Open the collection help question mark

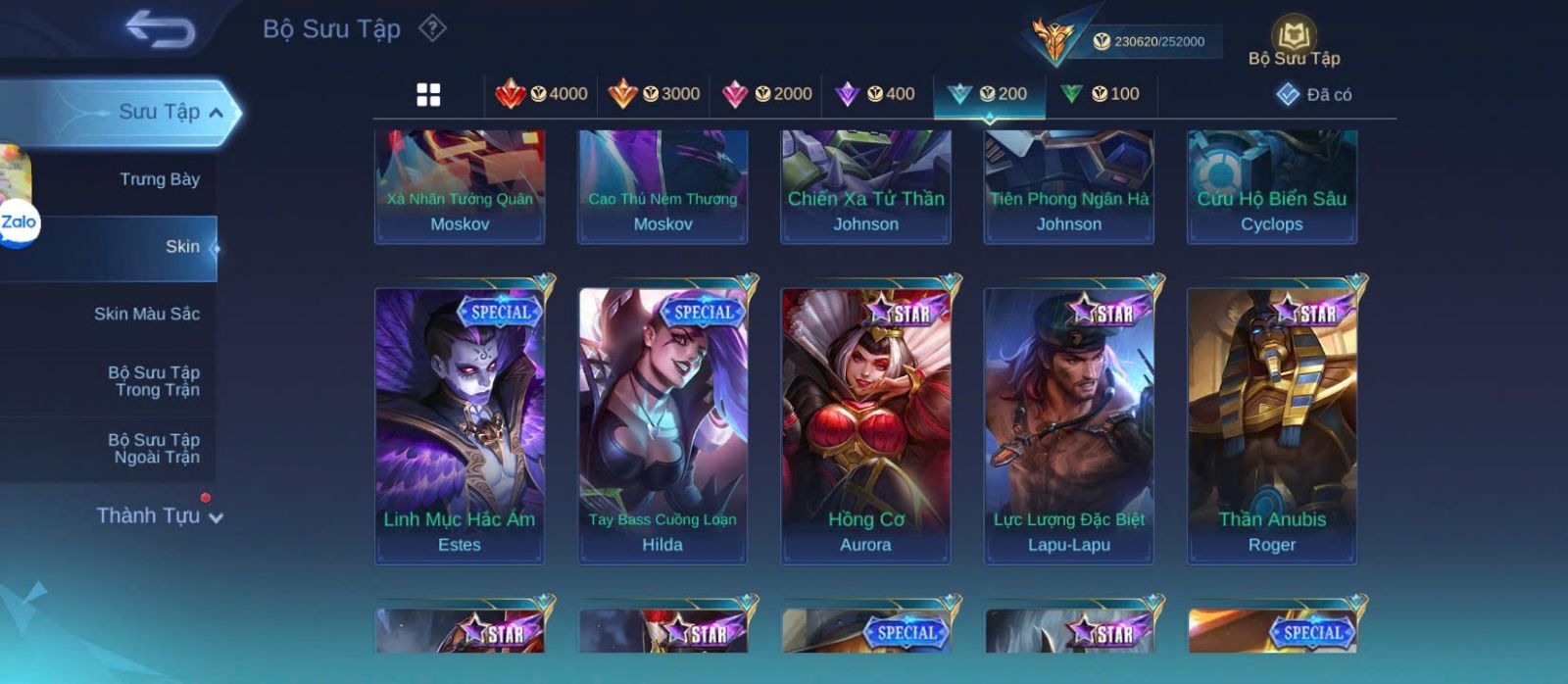coord(432,28)
